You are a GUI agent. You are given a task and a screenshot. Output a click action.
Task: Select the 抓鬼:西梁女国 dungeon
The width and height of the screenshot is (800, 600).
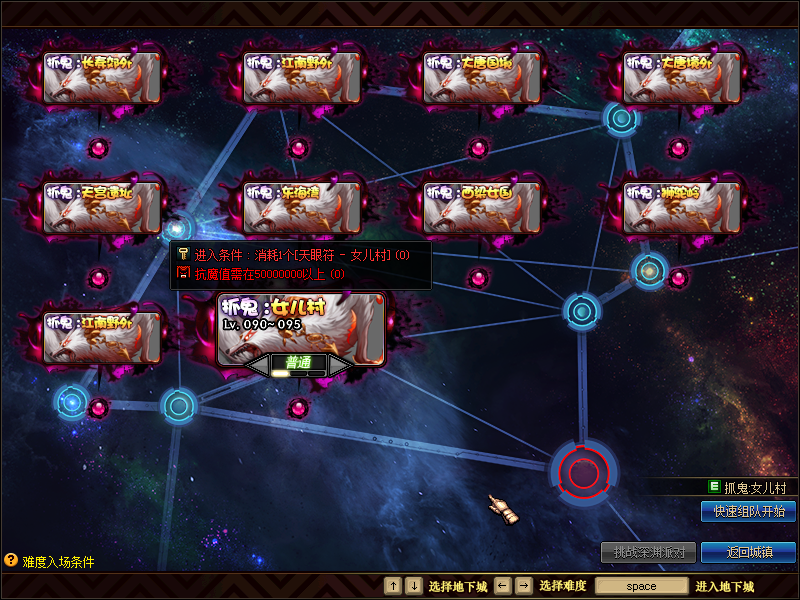tap(482, 207)
